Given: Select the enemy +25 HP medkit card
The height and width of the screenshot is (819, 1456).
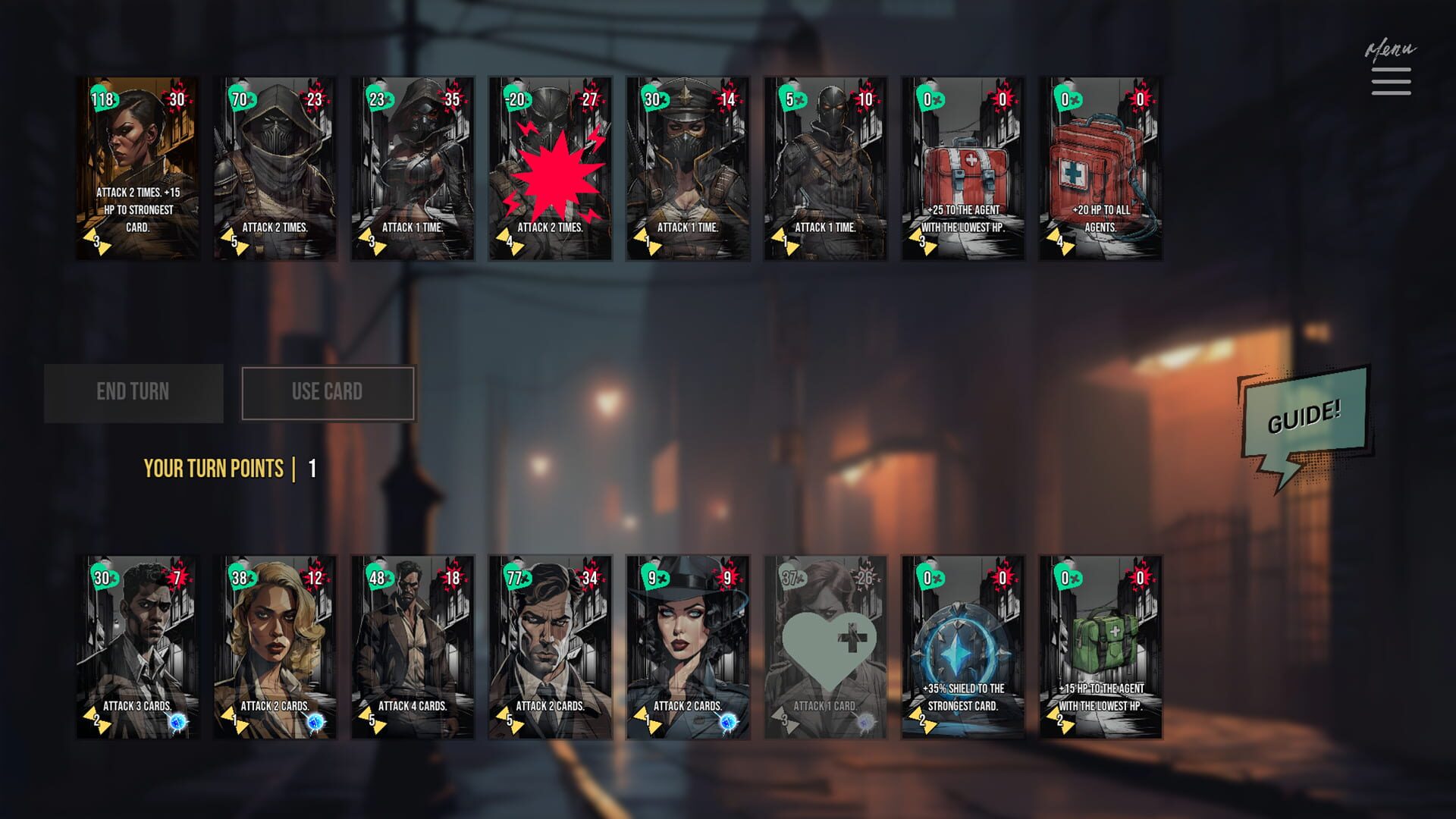Looking at the screenshot, I should click(x=963, y=168).
